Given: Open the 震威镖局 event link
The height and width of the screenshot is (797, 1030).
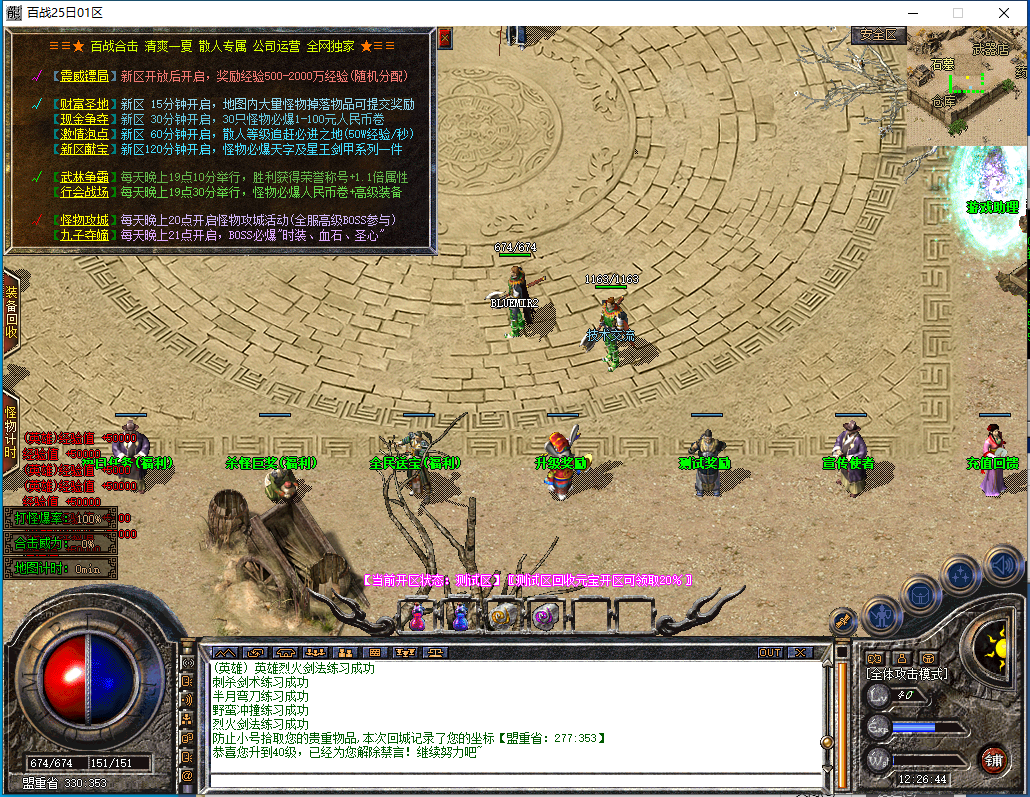Looking at the screenshot, I should coord(83,75).
